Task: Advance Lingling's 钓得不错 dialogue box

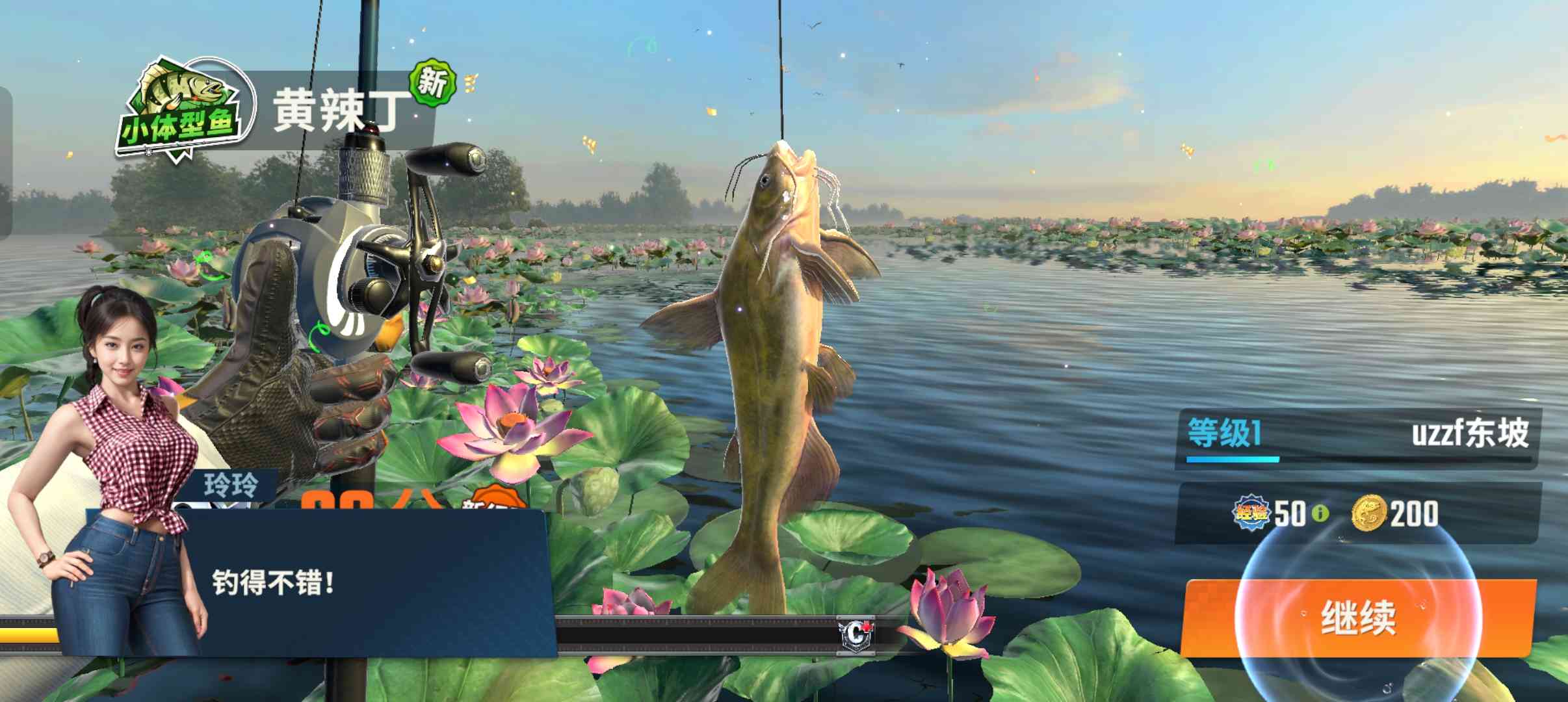Action: coord(364,583)
